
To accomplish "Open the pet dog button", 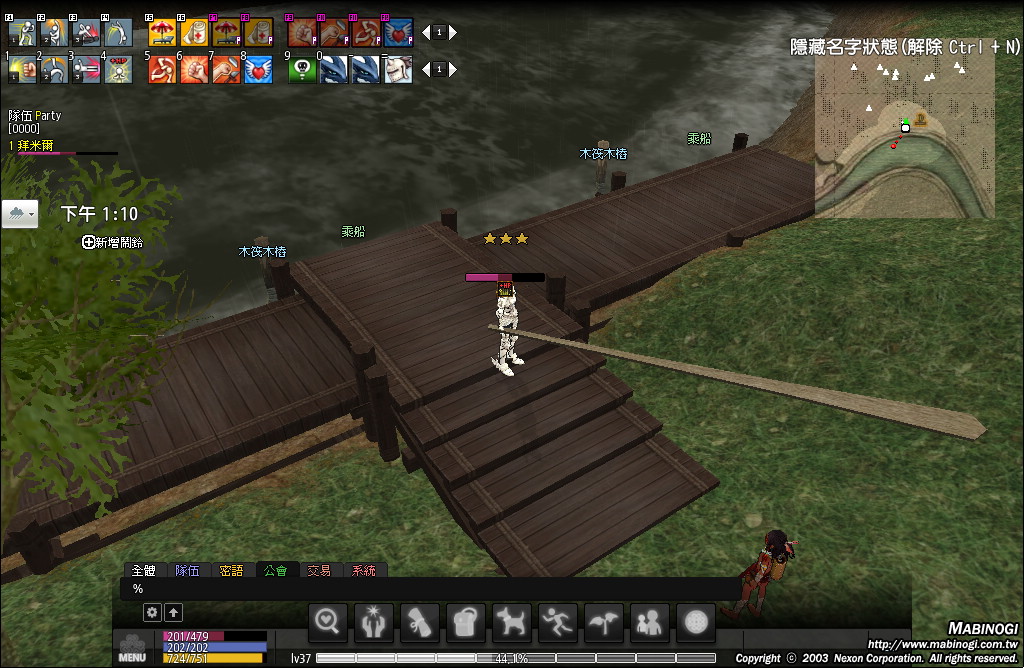I will [x=512, y=622].
